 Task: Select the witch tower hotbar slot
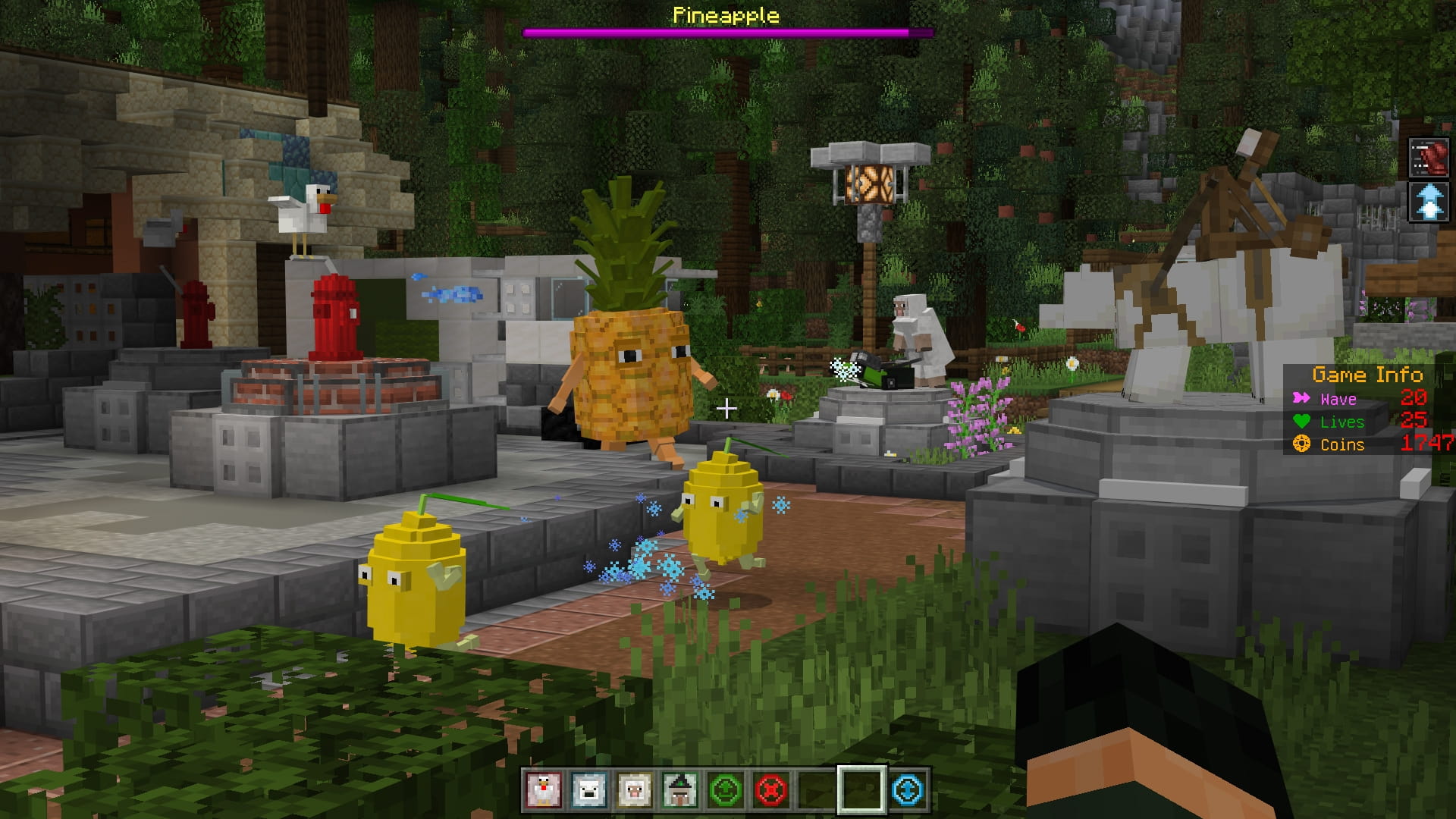(680, 790)
